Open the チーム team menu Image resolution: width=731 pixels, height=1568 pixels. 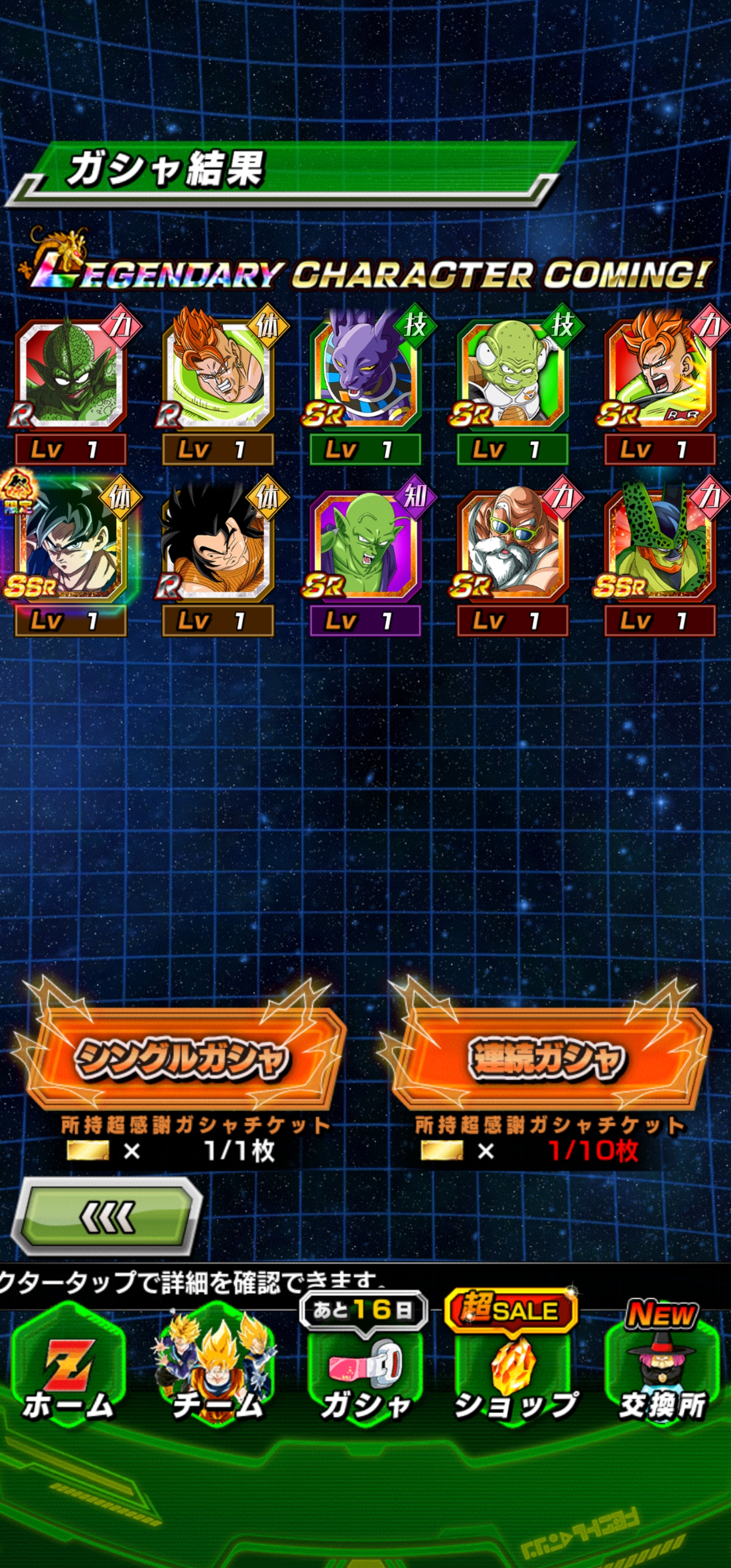pyautogui.click(x=217, y=1368)
